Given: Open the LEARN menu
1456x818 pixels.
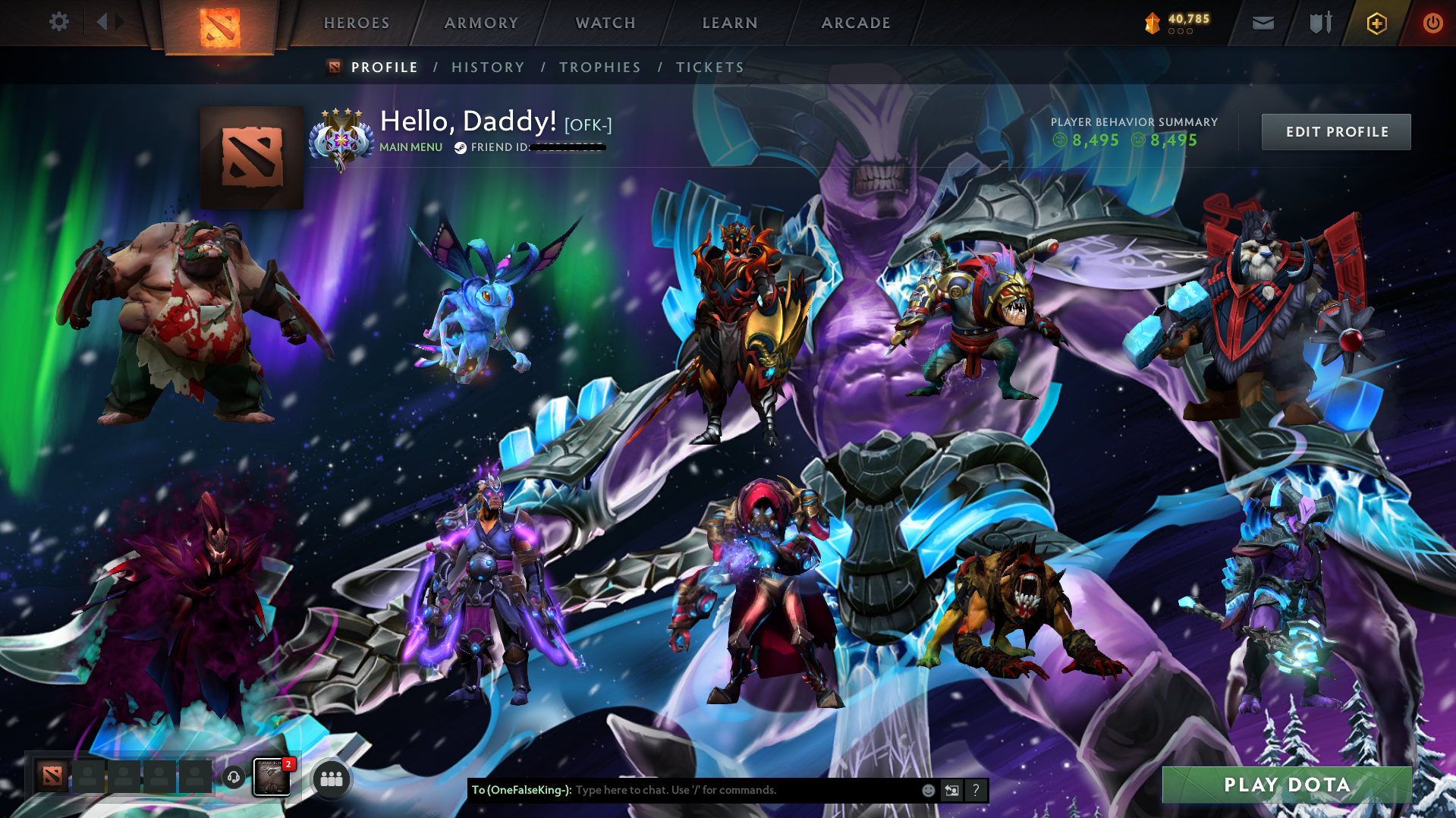Looking at the screenshot, I should (x=728, y=23).
